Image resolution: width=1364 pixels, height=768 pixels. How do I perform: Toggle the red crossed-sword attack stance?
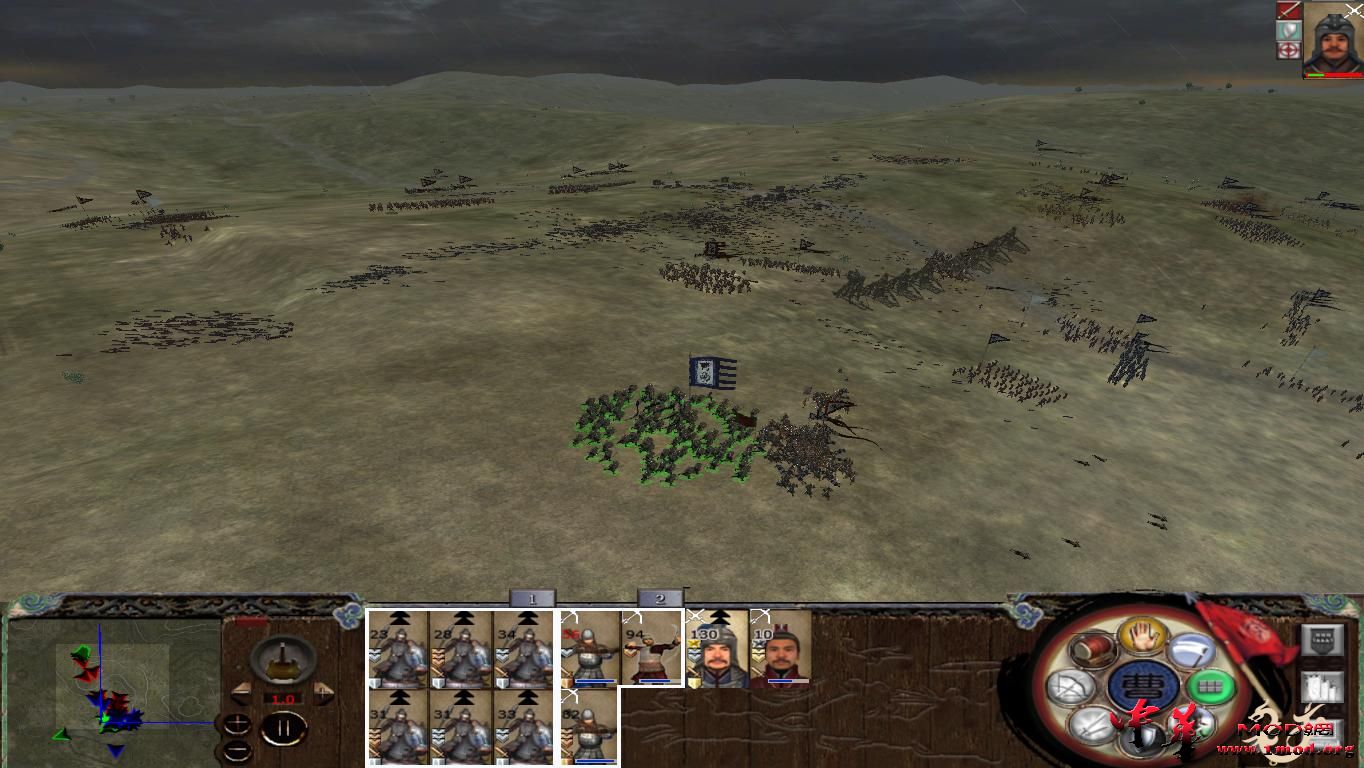point(1287,9)
